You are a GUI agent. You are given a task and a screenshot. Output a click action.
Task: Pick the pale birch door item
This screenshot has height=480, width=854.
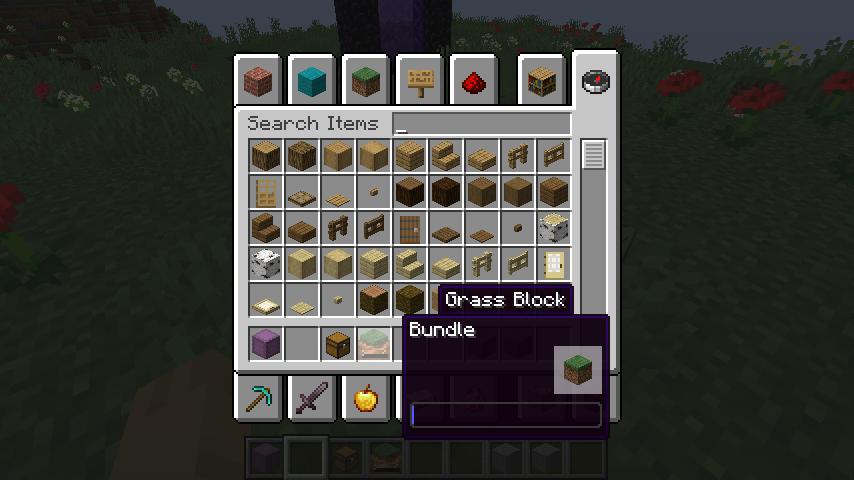553,264
